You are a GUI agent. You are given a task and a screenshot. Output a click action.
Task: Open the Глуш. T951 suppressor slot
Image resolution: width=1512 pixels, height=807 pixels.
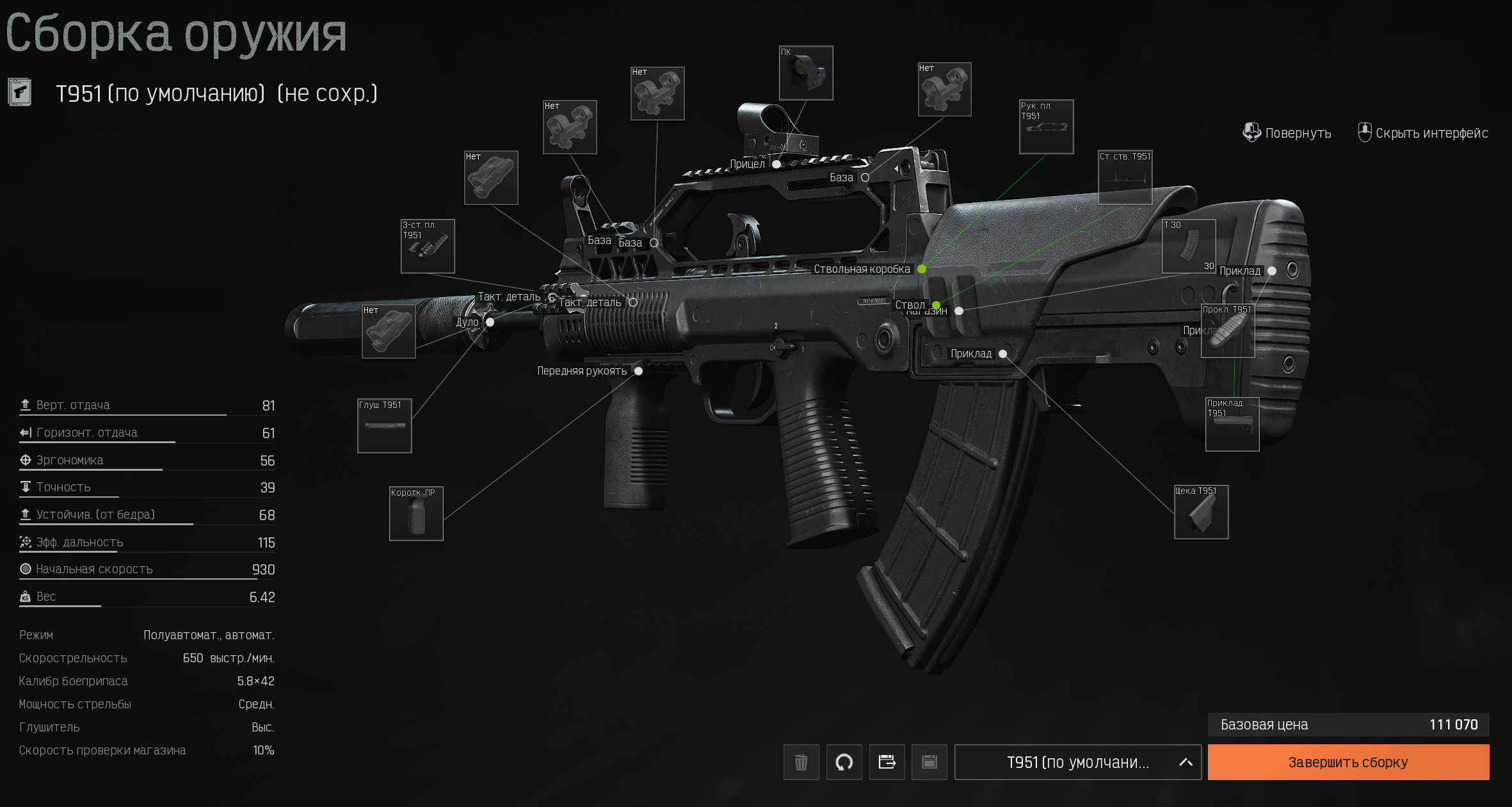[384, 426]
